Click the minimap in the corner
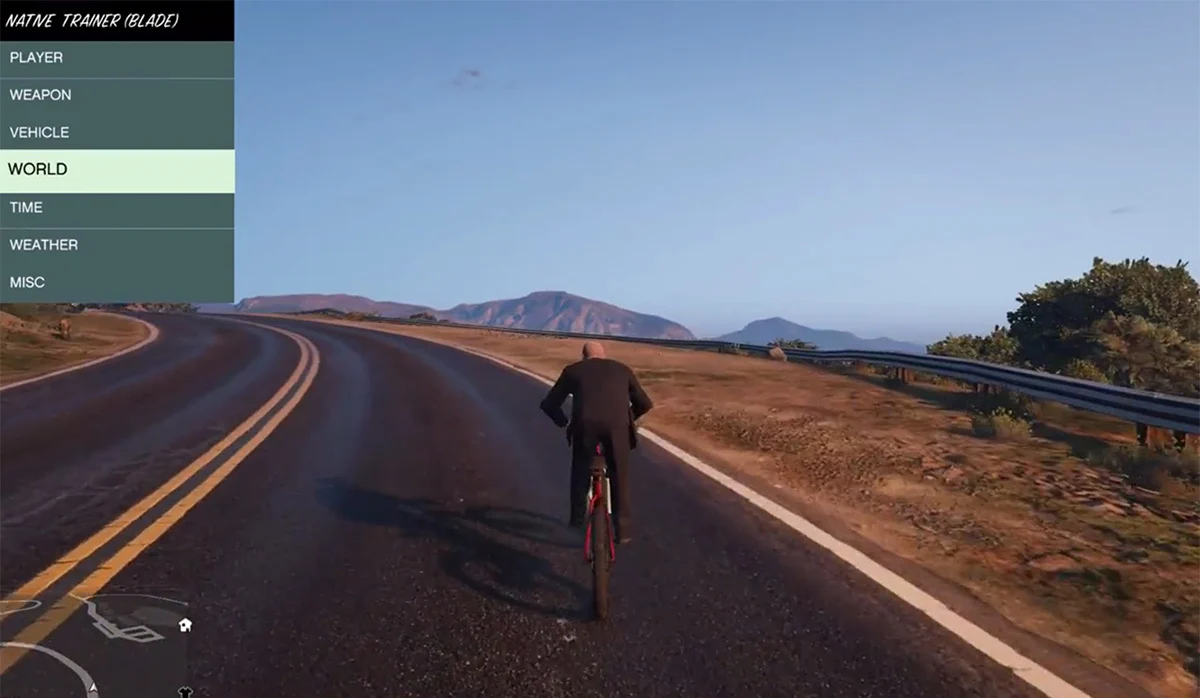 tap(95, 645)
